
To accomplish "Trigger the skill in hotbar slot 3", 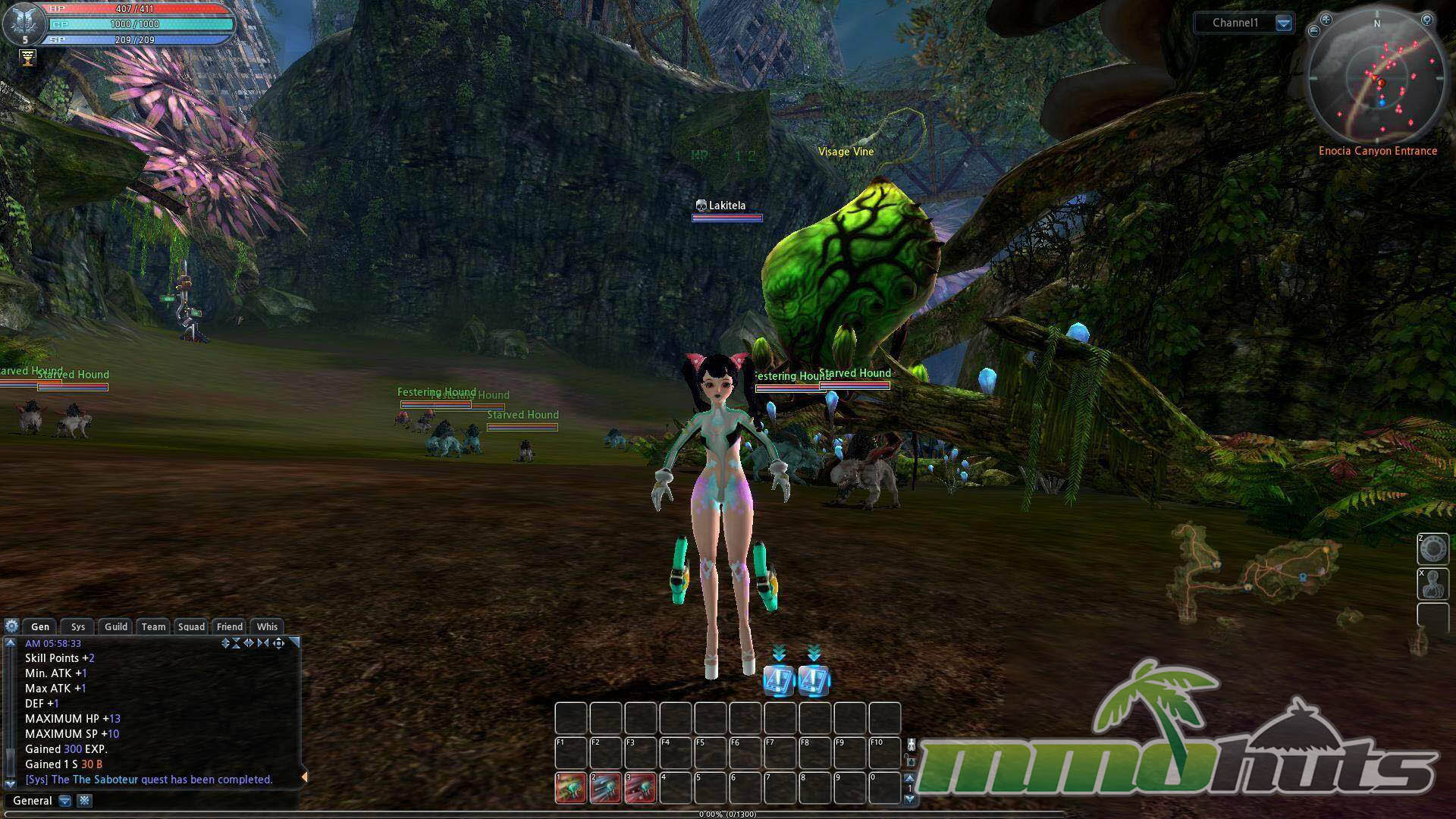I will click(x=641, y=788).
